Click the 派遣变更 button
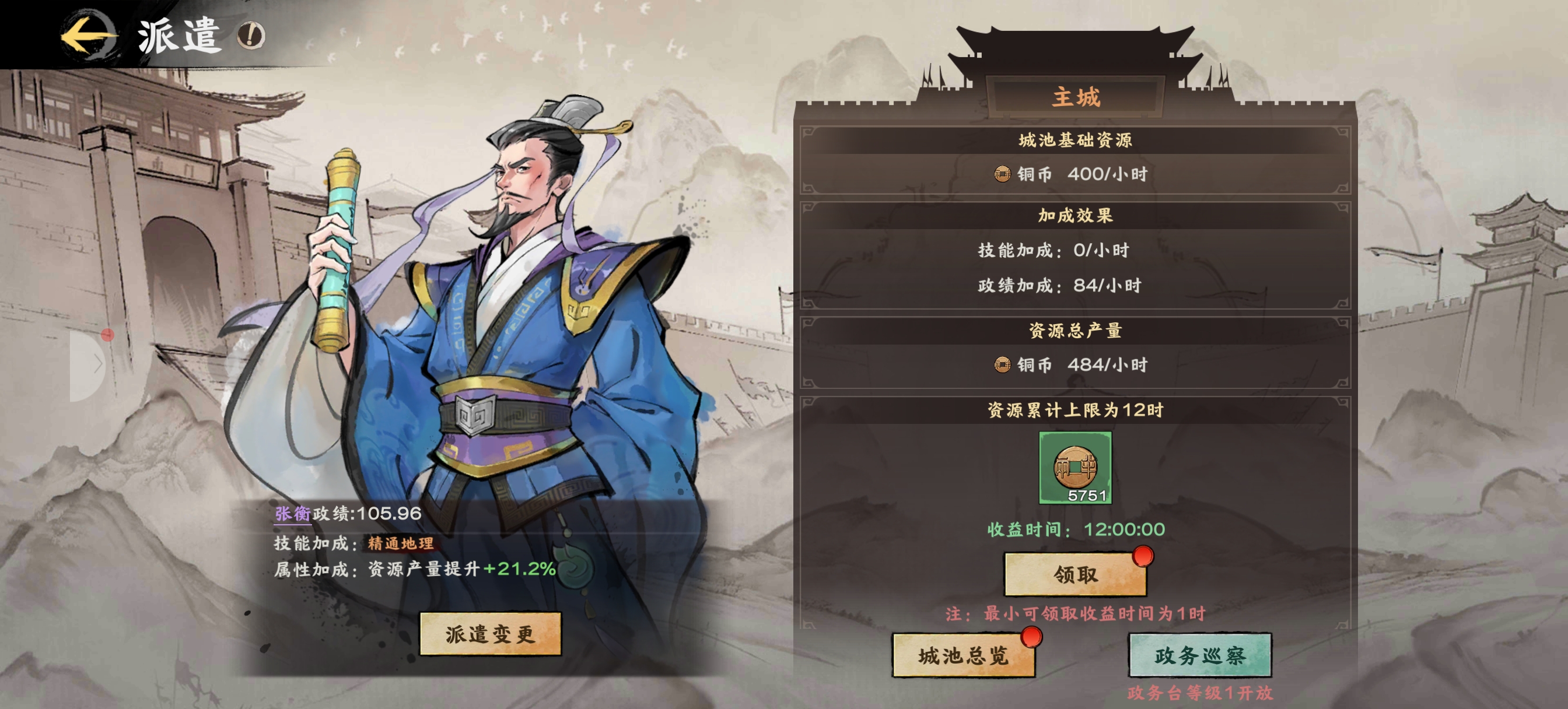1568x709 pixels. pos(490,634)
